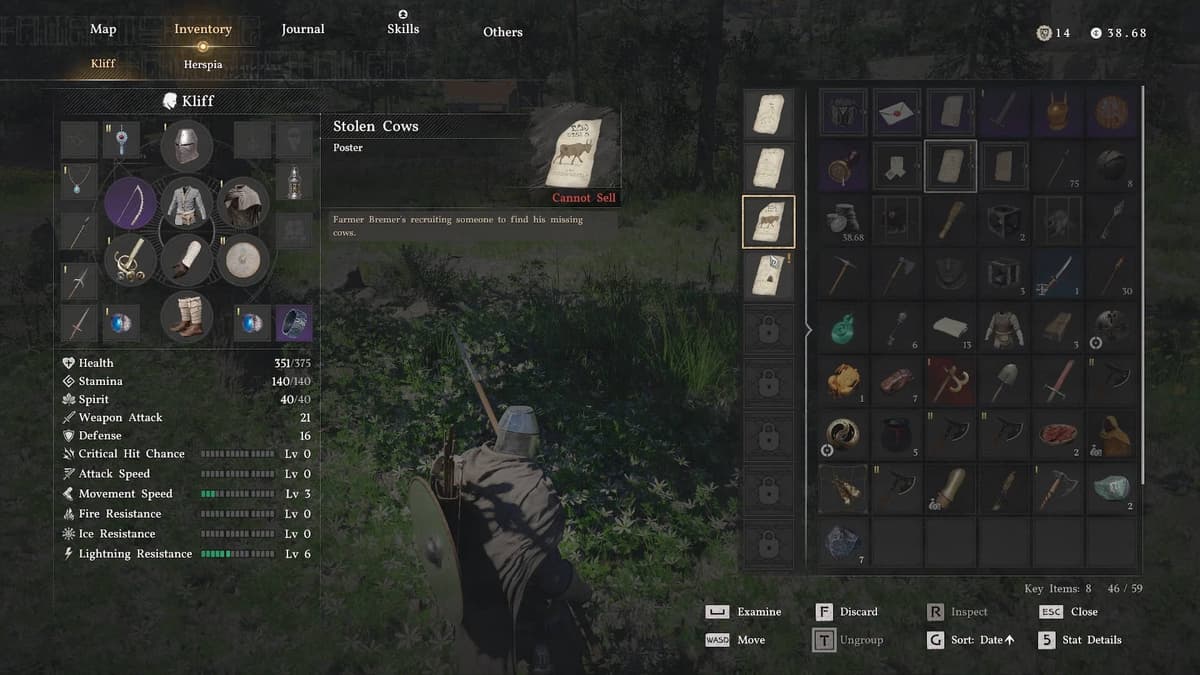Open the Map tab
The width and height of the screenshot is (1200, 675).
pyautogui.click(x=103, y=30)
